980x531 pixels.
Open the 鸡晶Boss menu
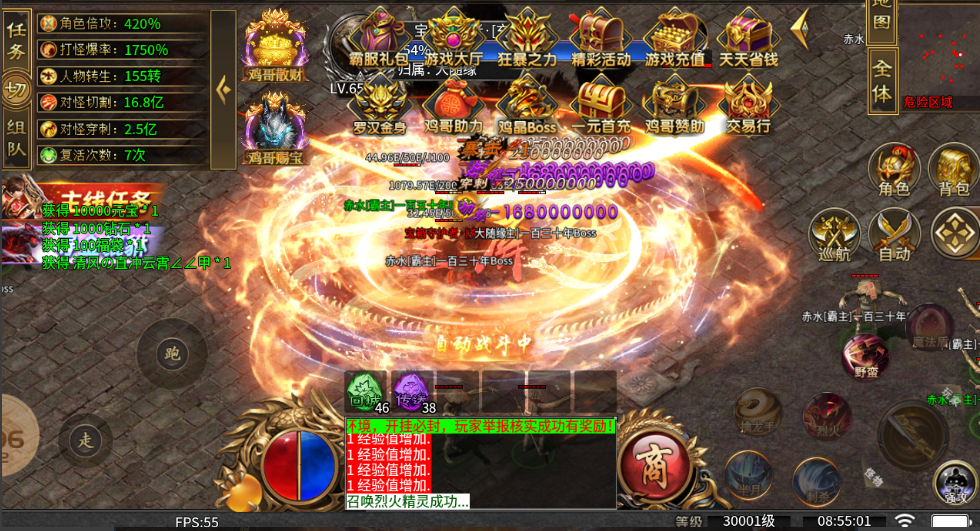click(x=527, y=104)
